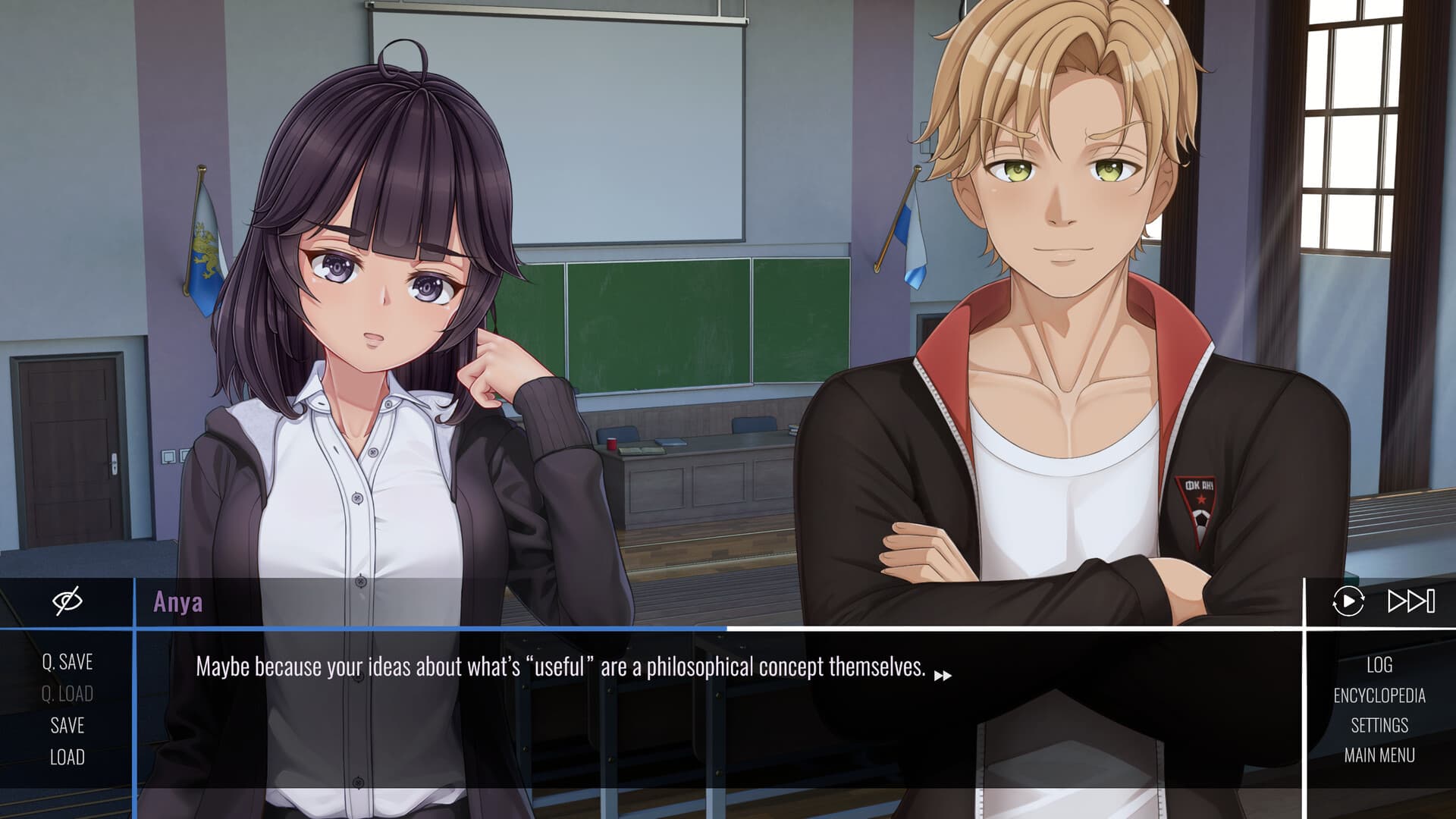Quick save with Q. SAVE

pos(67,663)
